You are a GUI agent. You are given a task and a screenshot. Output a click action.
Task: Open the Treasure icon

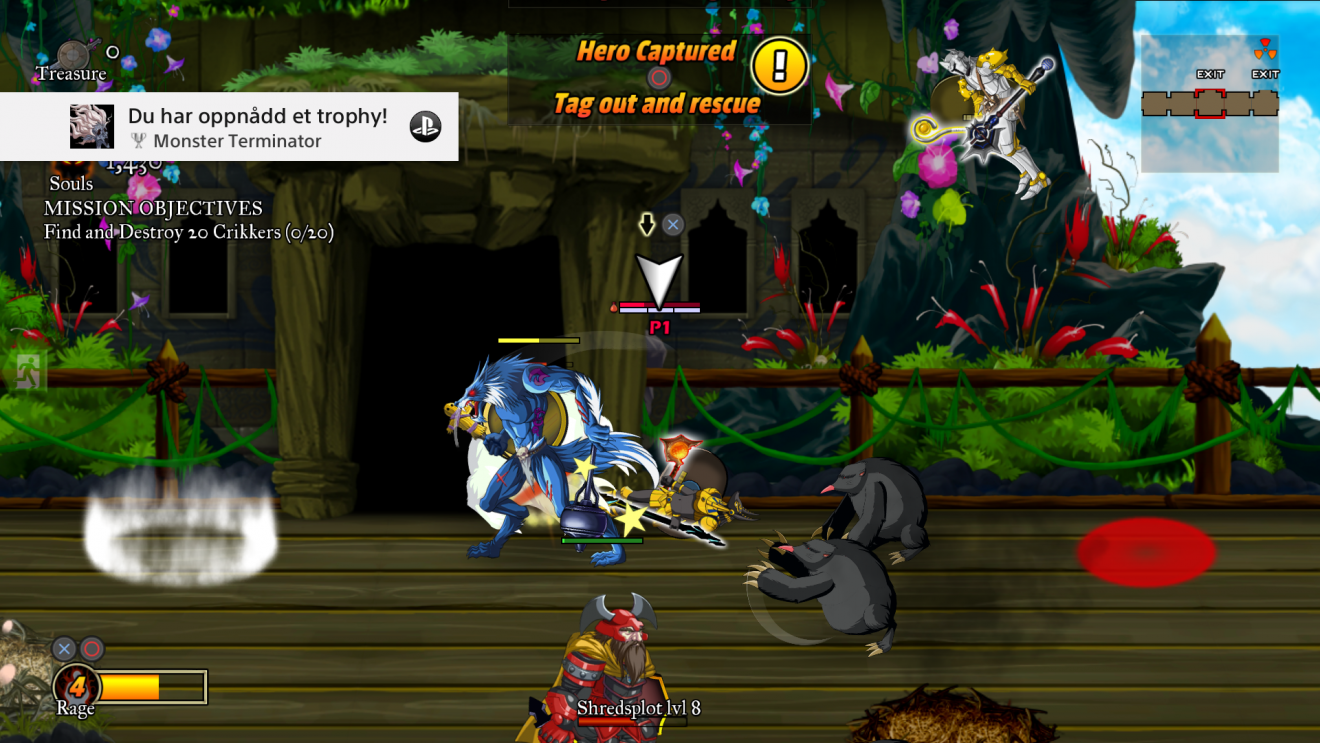74,54
